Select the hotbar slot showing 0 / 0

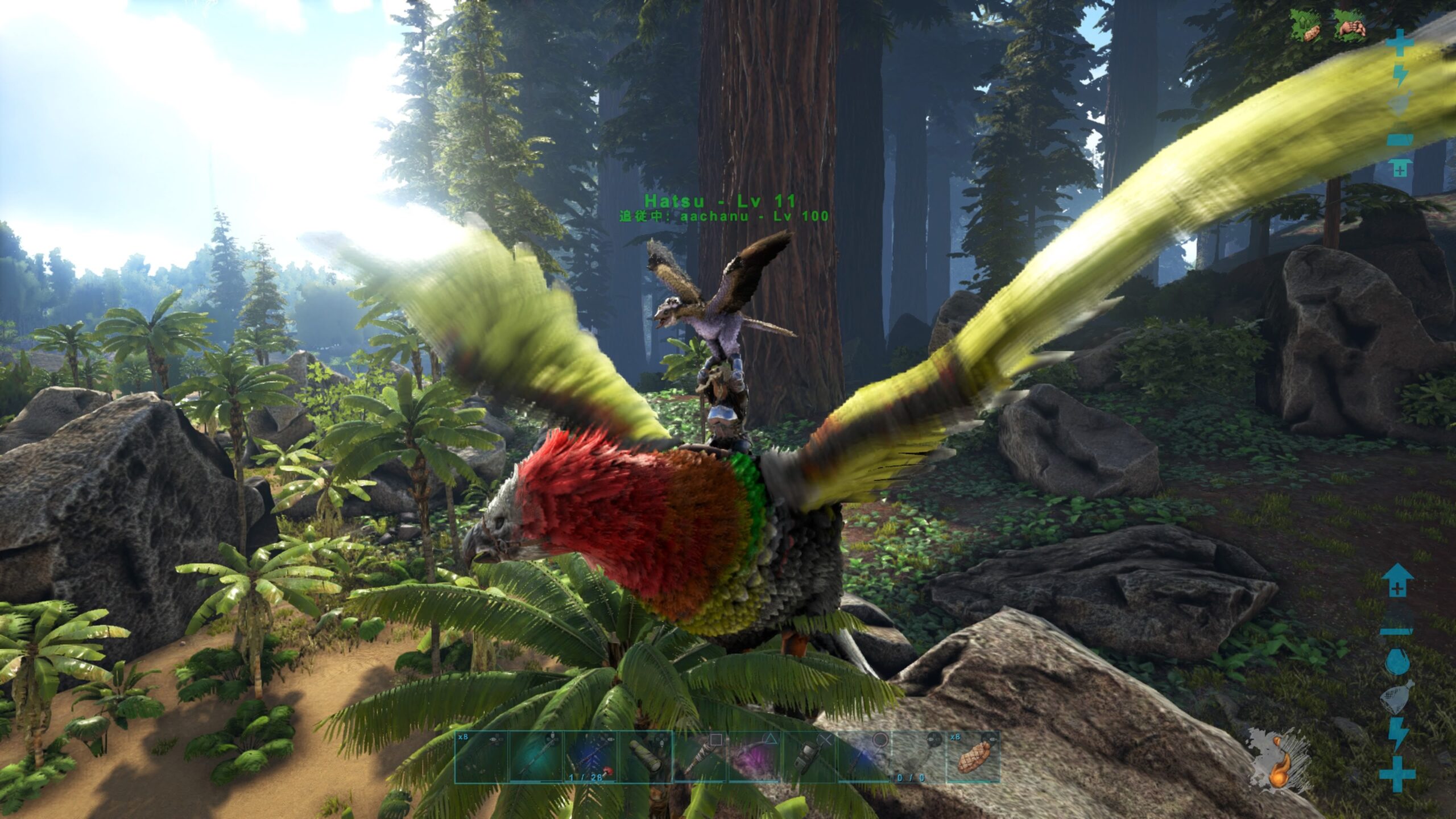click(918, 757)
